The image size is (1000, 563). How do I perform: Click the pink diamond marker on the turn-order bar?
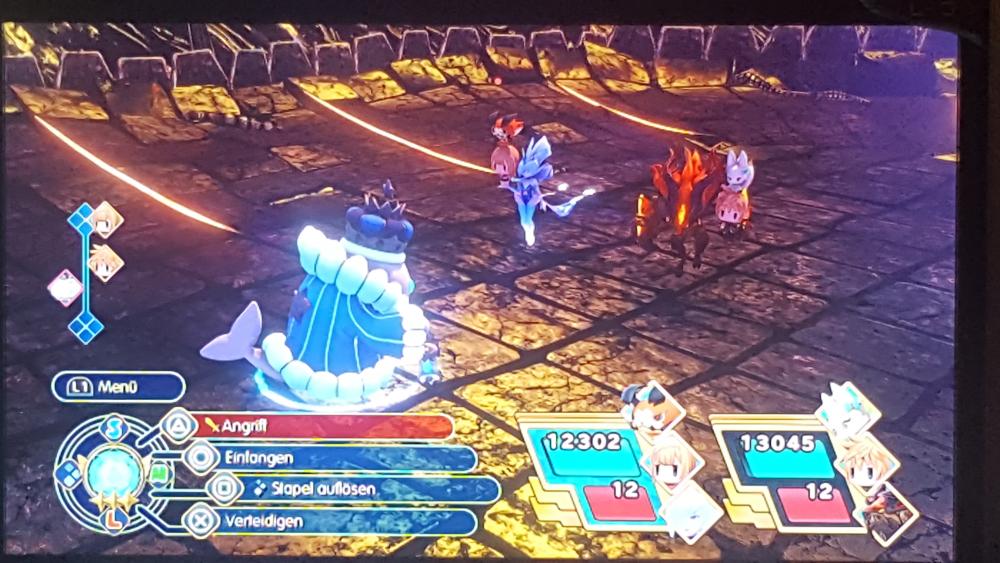tap(65, 288)
